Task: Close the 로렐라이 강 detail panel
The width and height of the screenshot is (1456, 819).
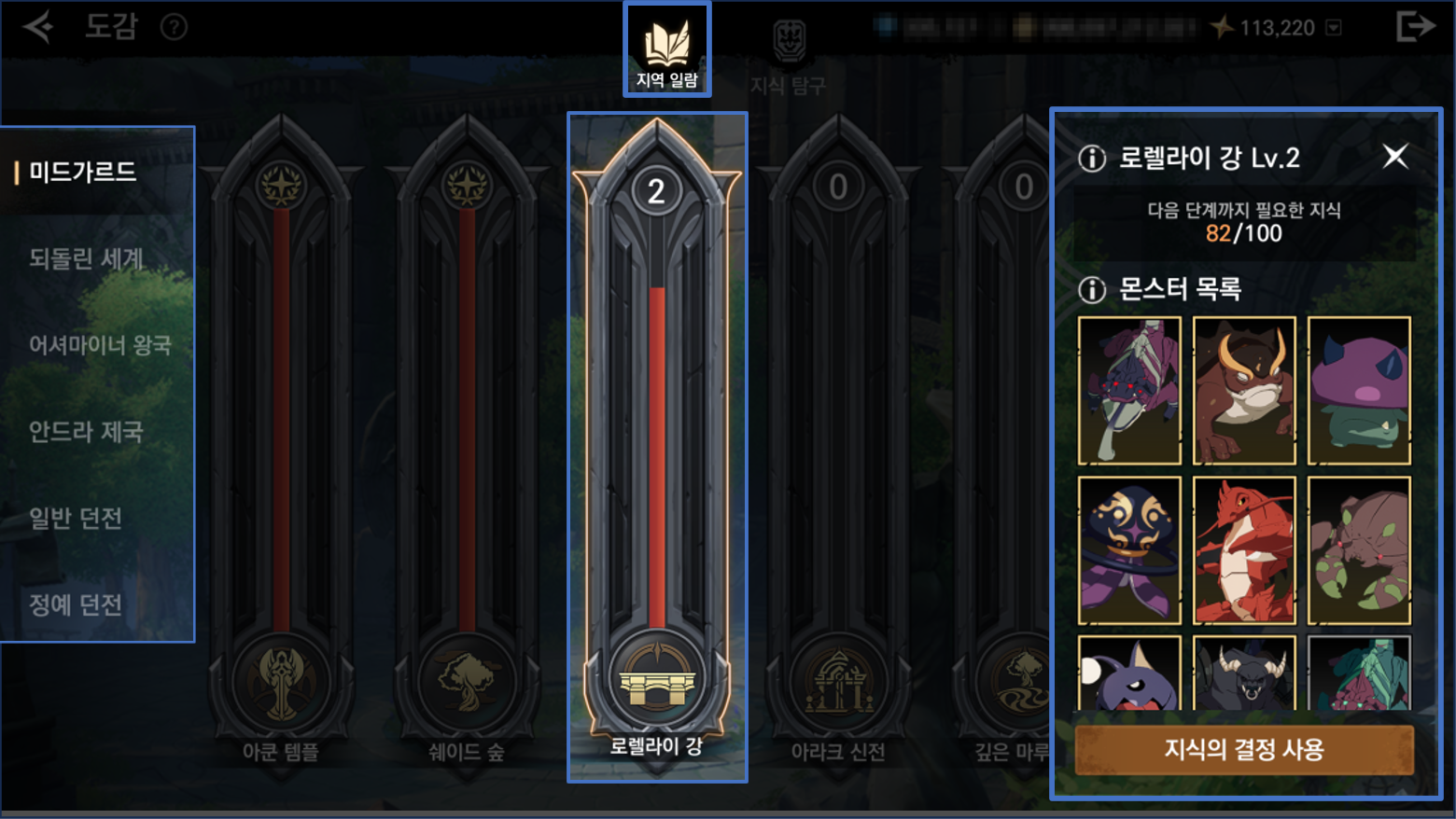Action: (x=1394, y=156)
